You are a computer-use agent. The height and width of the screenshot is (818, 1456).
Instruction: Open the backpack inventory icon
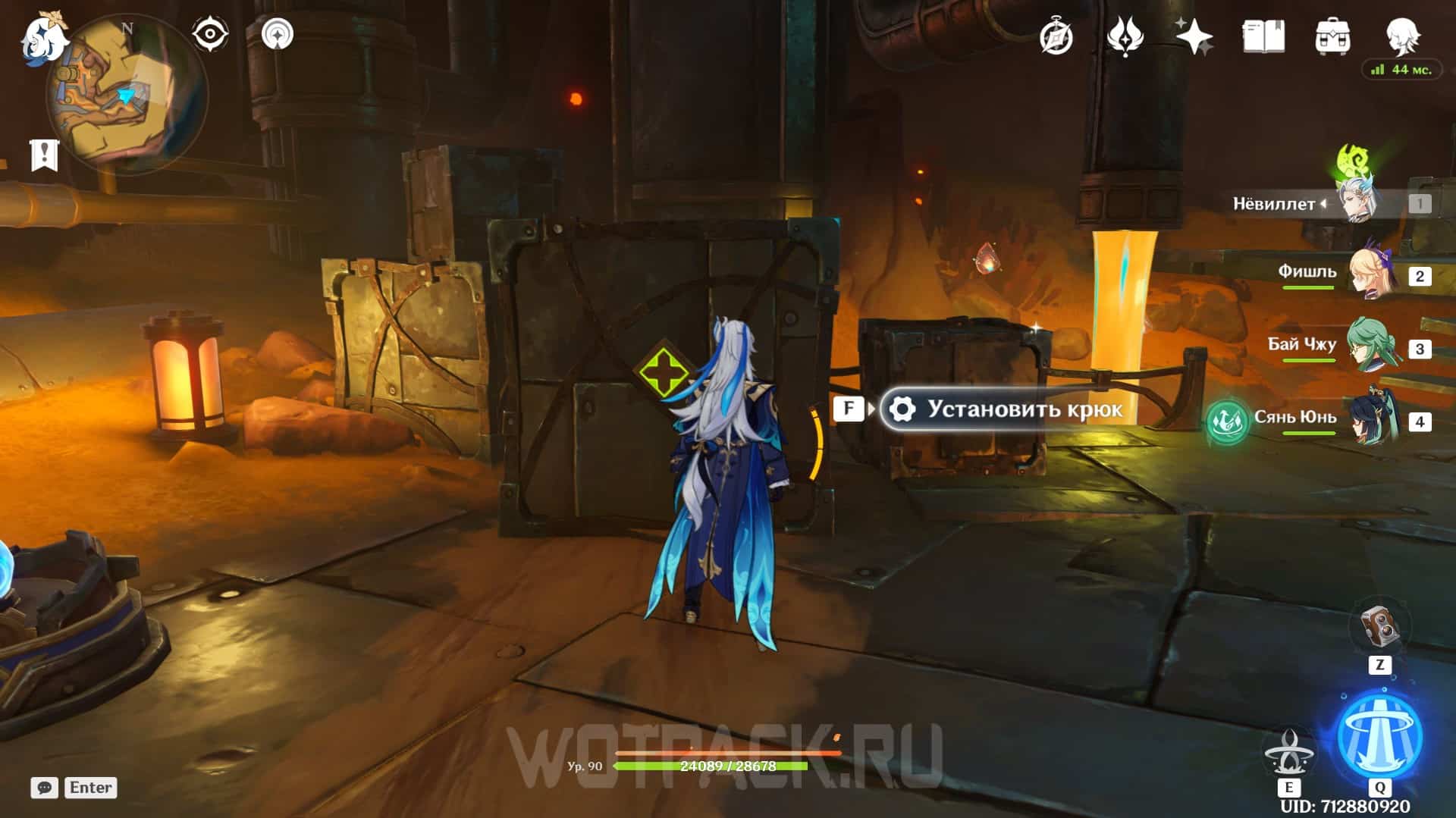point(1332,36)
